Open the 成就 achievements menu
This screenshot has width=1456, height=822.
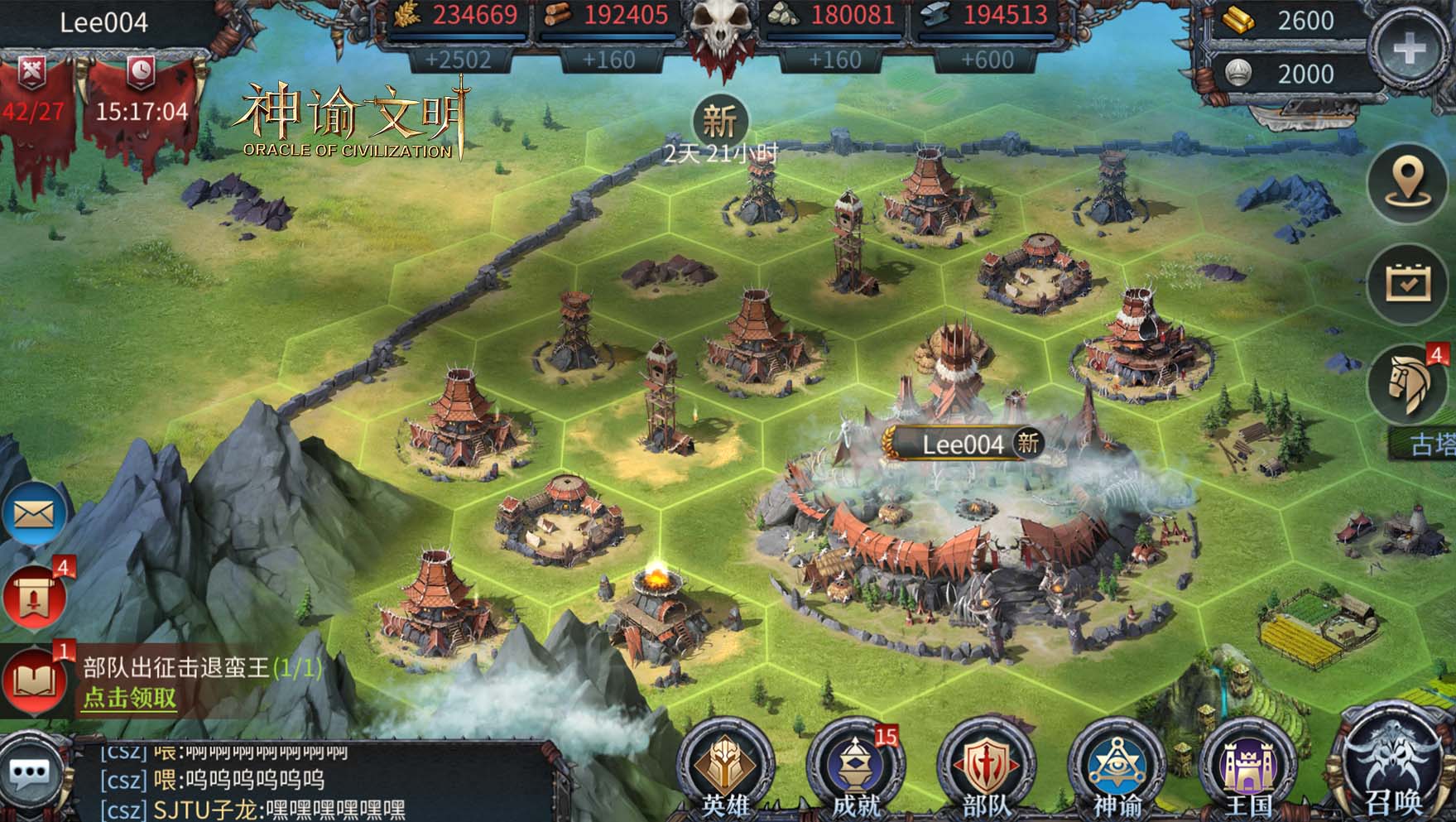point(855,767)
